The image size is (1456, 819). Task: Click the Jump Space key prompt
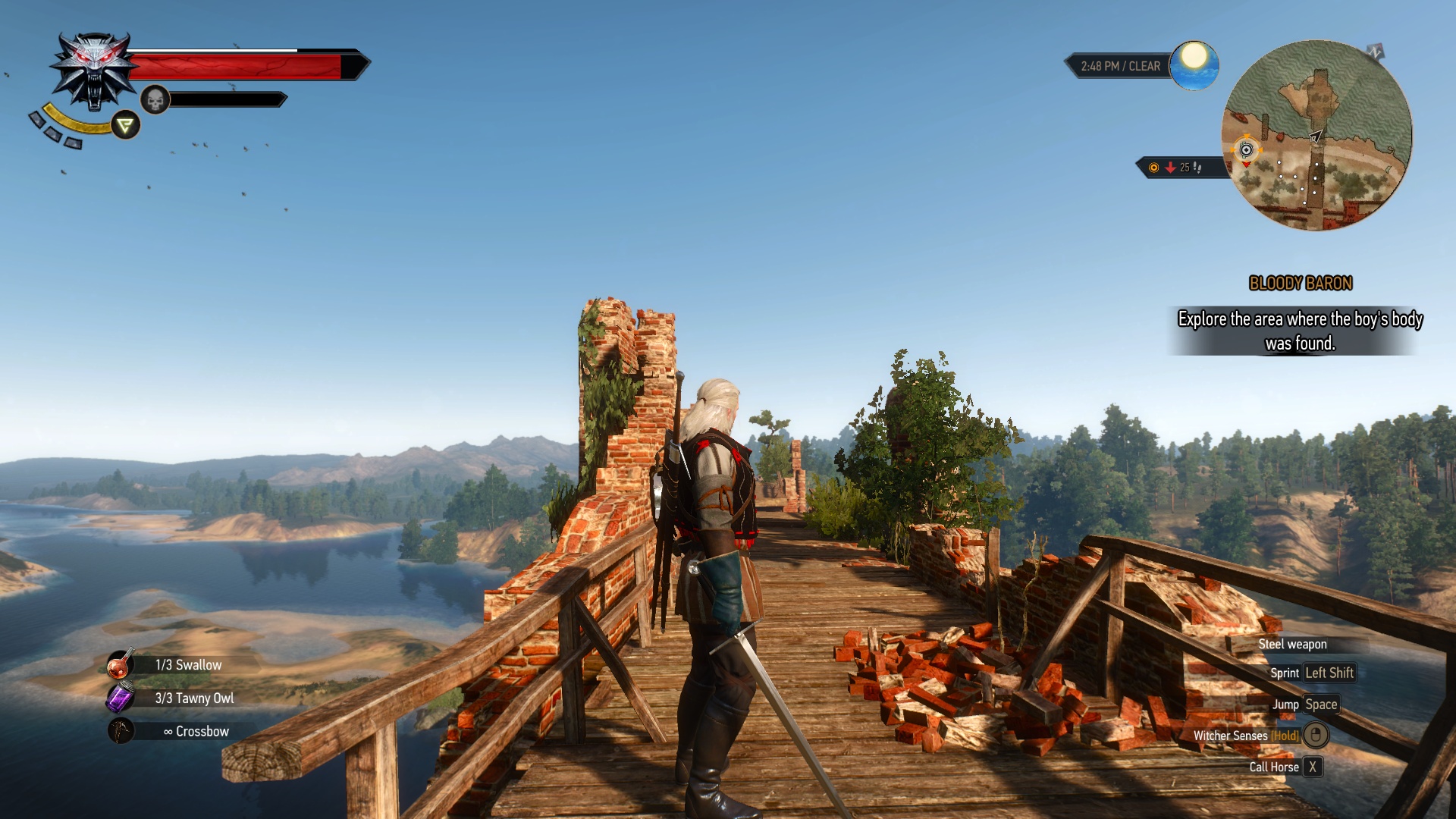[1321, 704]
